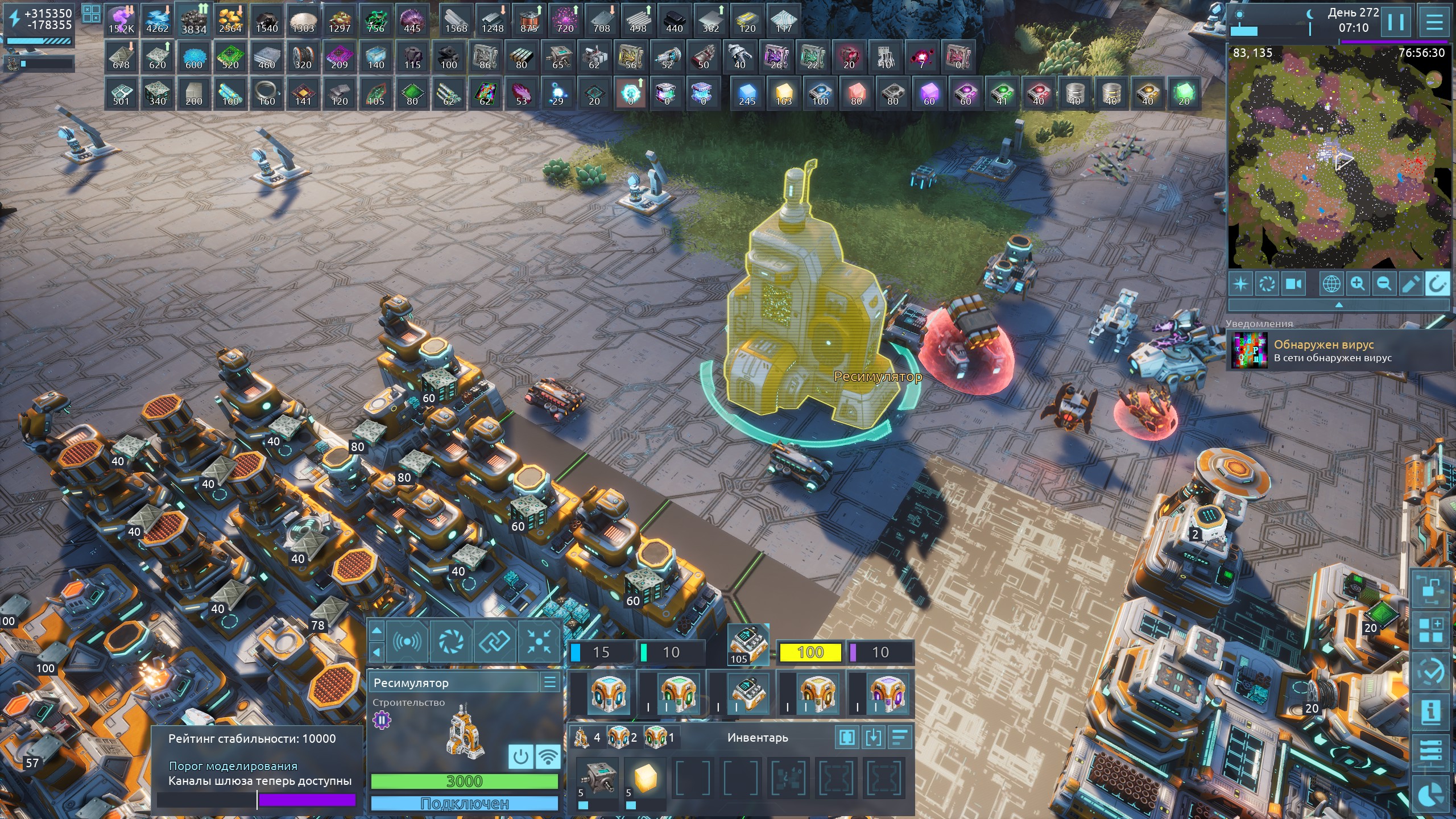Toggle the Ресимулятор power button
Screen dimensions: 1456x819
(520, 757)
